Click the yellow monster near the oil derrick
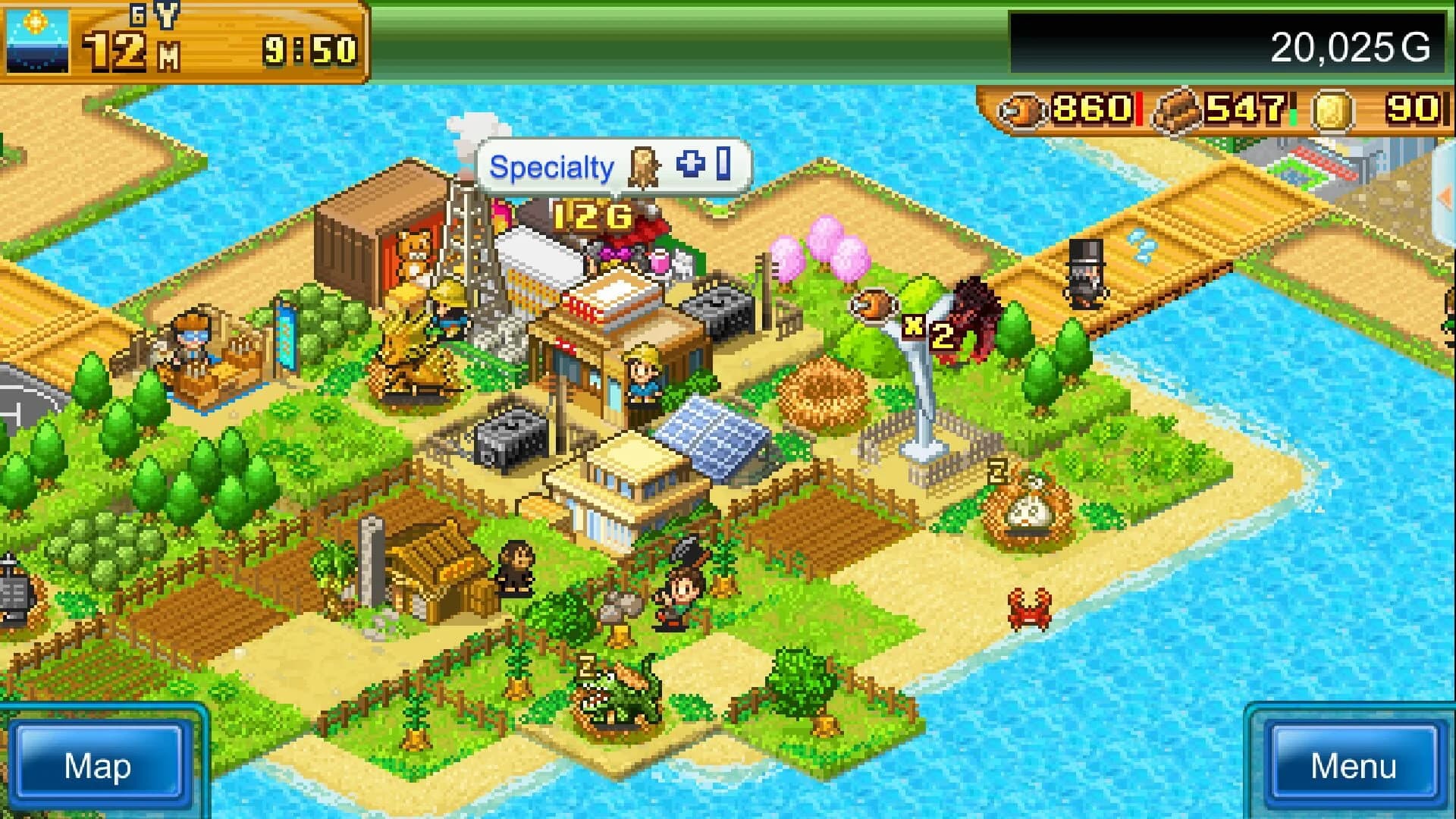Screen dimensions: 1456x819 [x=413, y=334]
